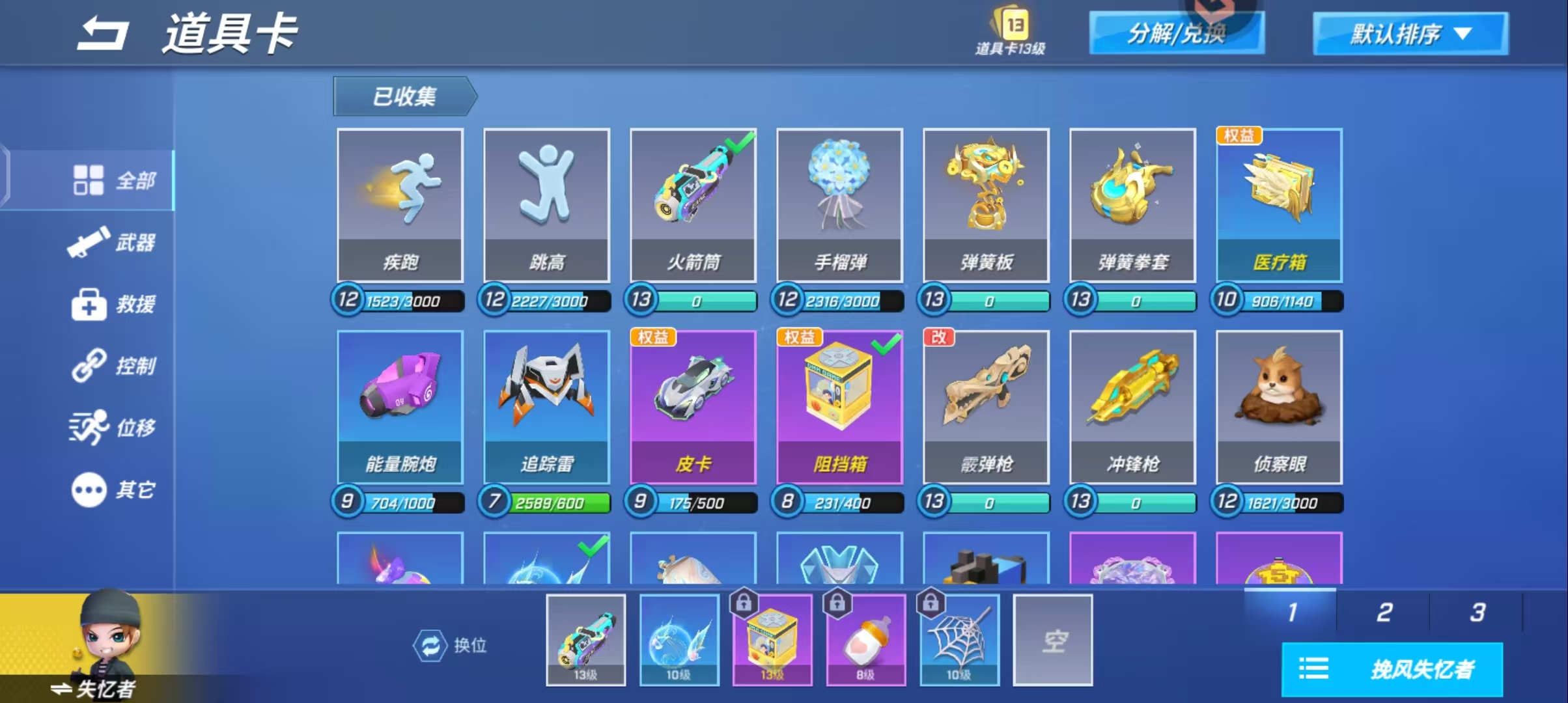Select the 追踪雷 tracking mine card
This screenshot has height=703, width=1568.
pos(546,407)
